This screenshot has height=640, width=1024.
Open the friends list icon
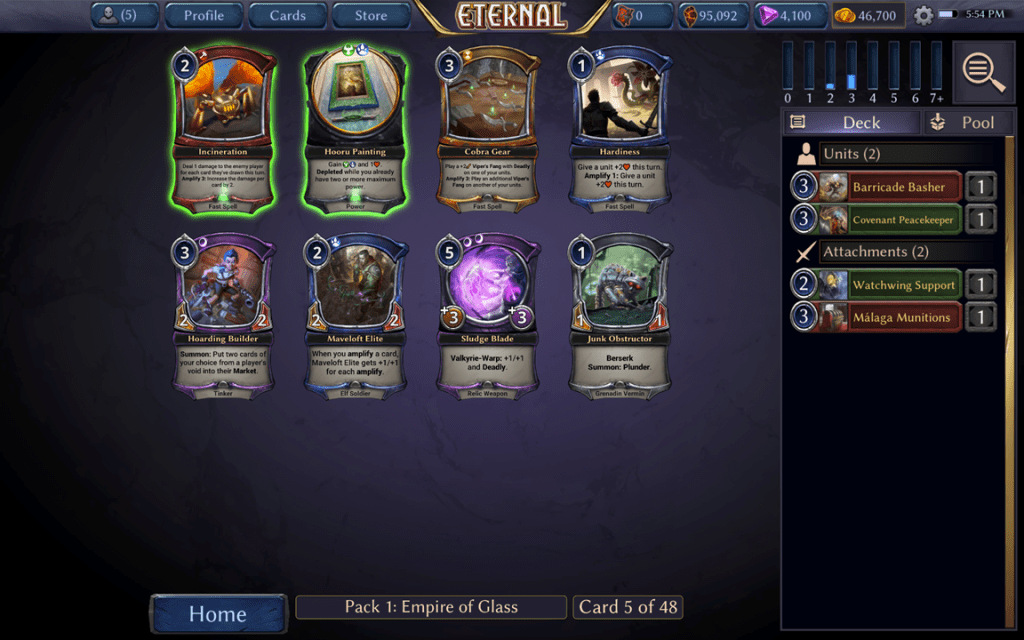click(124, 15)
